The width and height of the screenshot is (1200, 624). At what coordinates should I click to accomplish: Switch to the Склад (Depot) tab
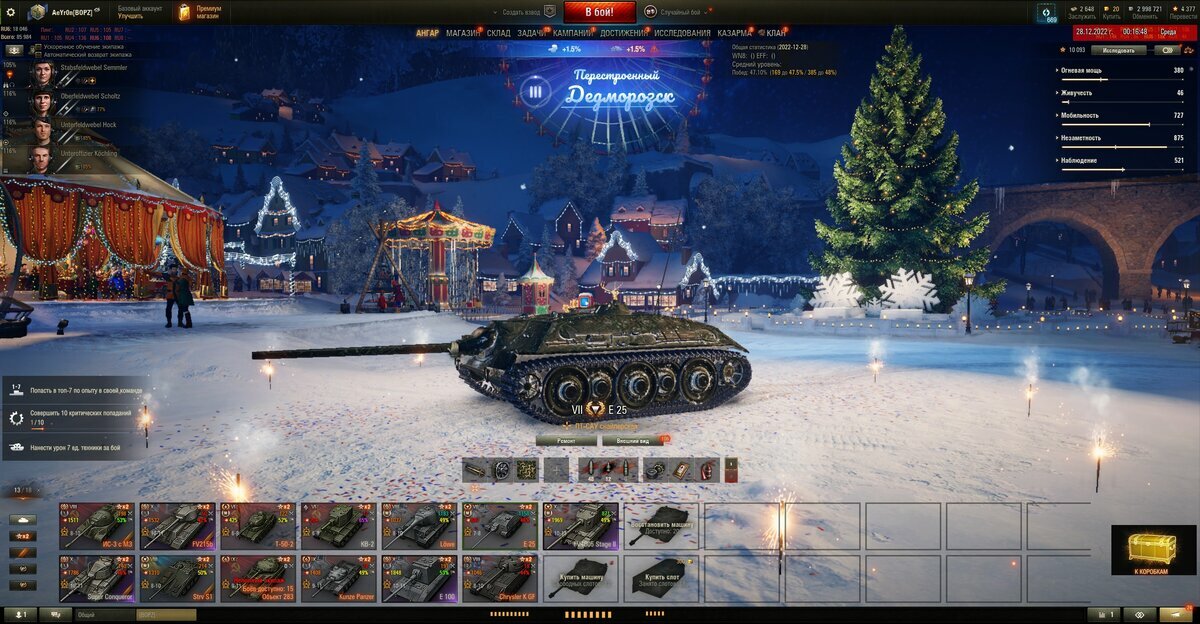[x=499, y=33]
